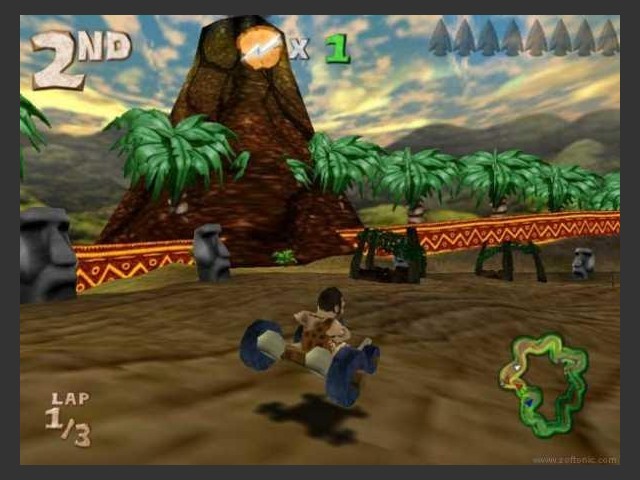This screenshot has width=640, height=480.
Task: Select the lightning bolt power-up icon
Action: point(262,47)
